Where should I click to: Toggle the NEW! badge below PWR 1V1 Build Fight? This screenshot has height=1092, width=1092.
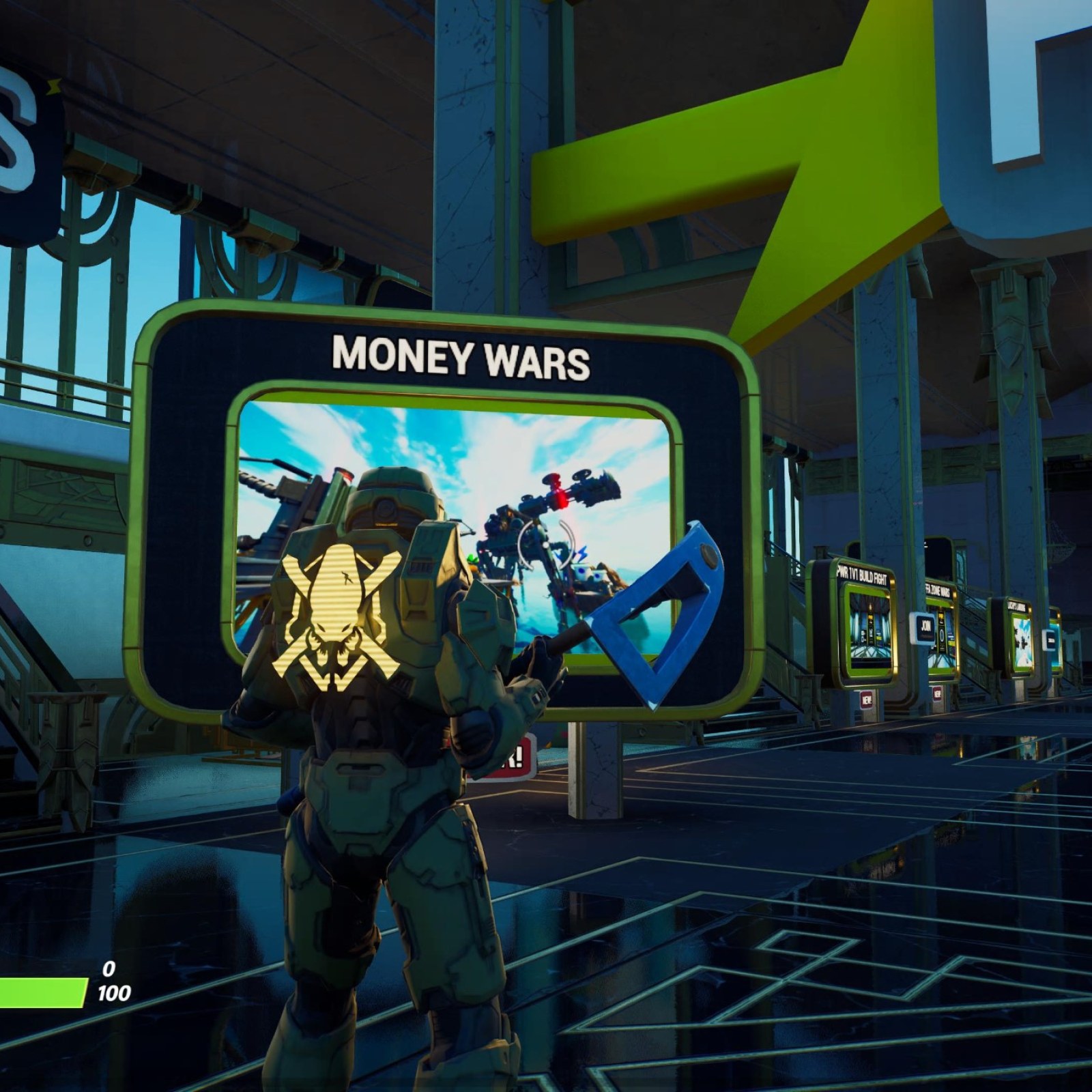point(866,699)
